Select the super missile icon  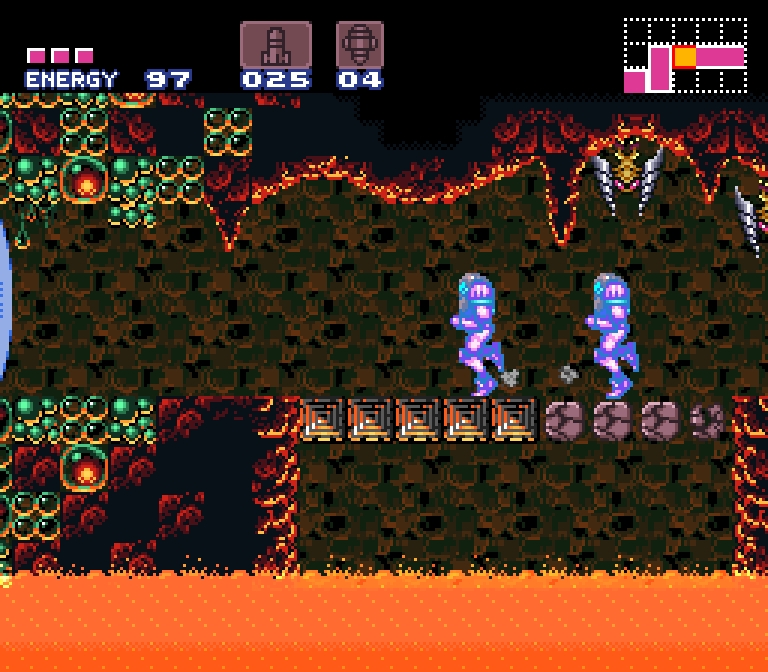tap(360, 45)
